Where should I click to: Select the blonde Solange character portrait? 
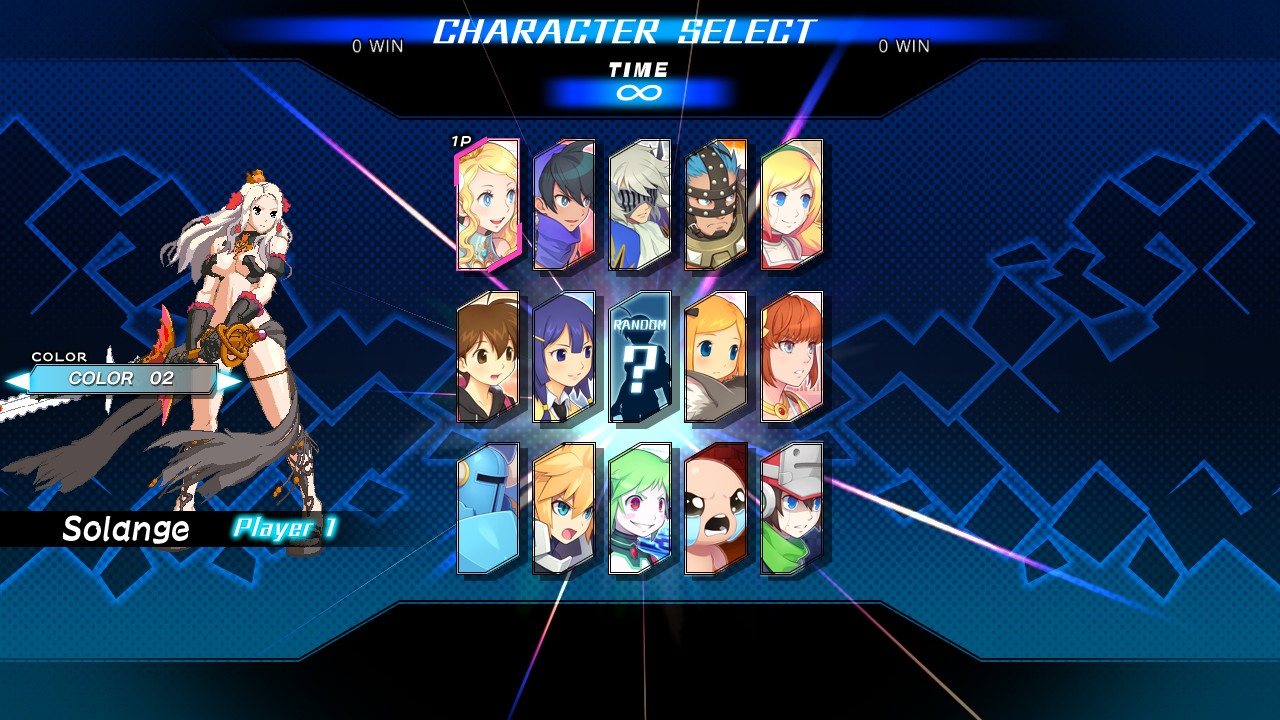pyautogui.click(x=488, y=205)
